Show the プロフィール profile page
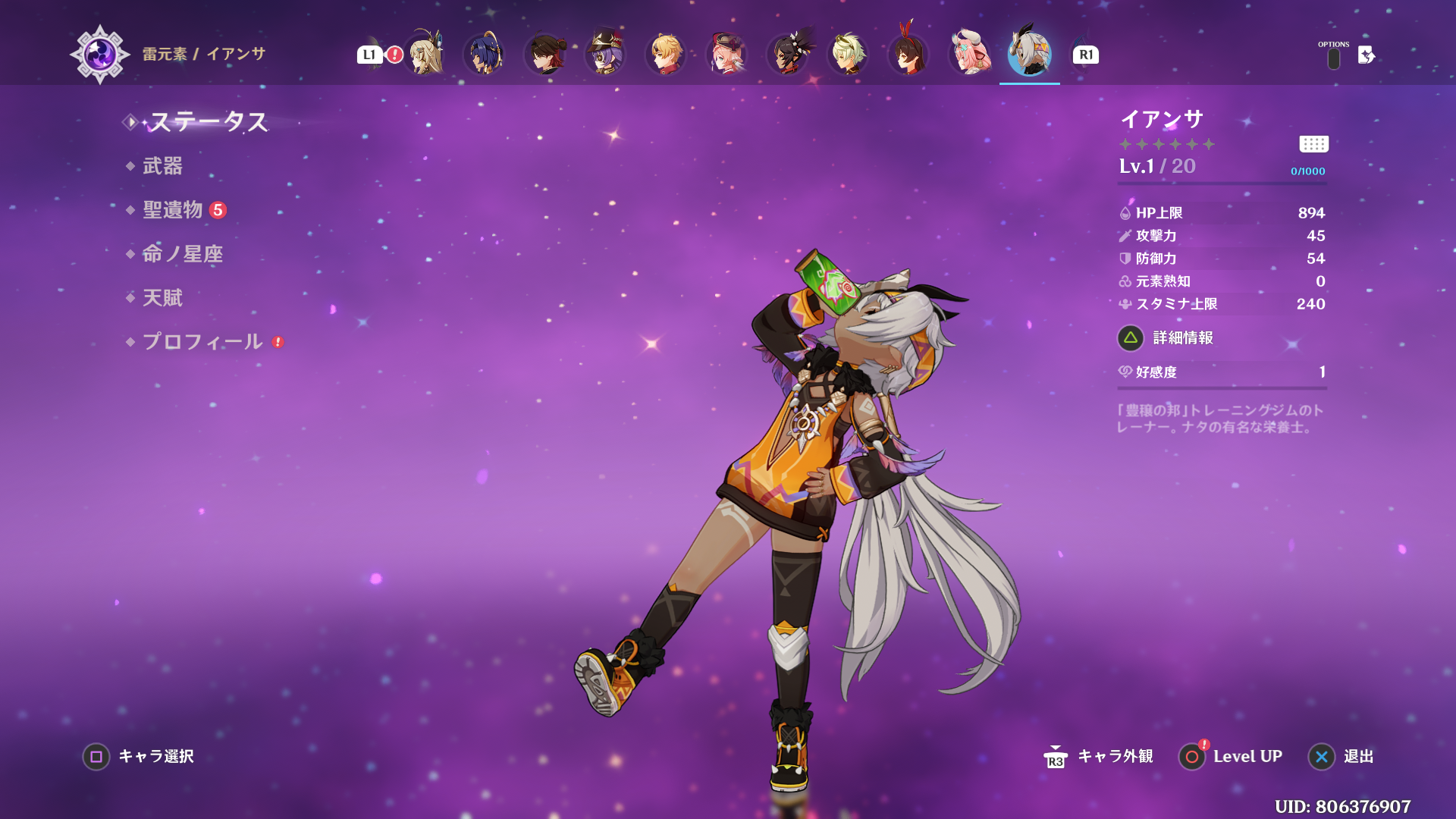The image size is (1456, 819). point(202,342)
